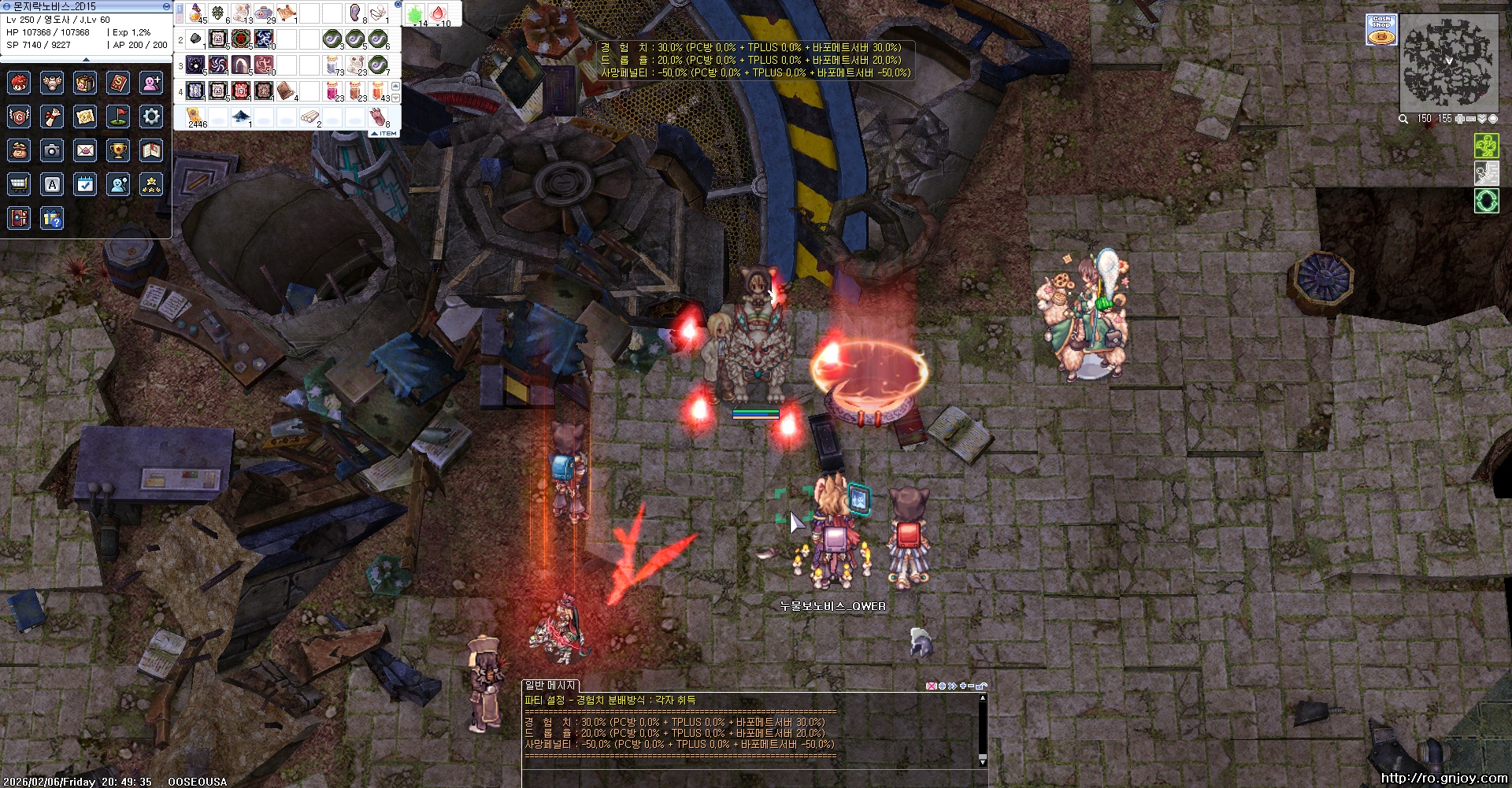
Task: Use the scroll item with 2446 count
Action: [x=196, y=117]
